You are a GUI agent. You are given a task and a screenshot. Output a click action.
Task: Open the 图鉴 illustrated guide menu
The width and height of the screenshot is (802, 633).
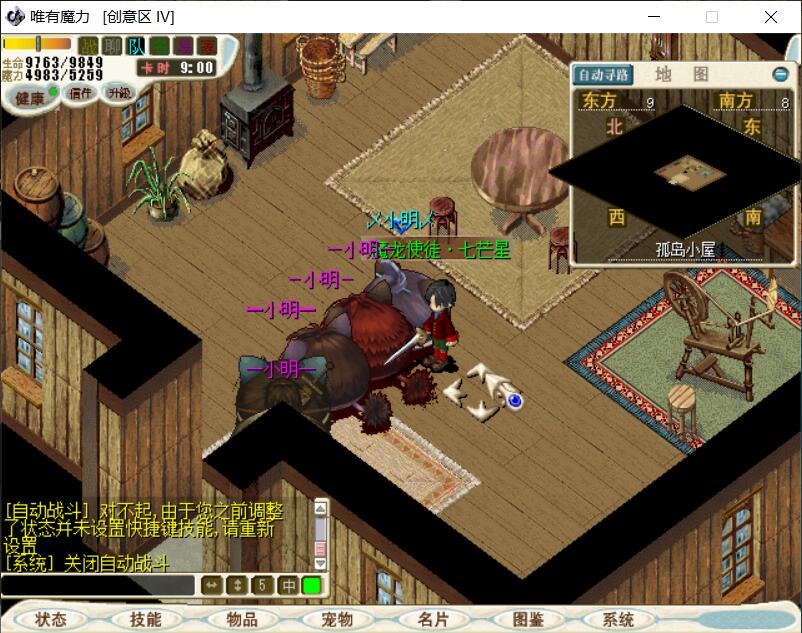528,620
